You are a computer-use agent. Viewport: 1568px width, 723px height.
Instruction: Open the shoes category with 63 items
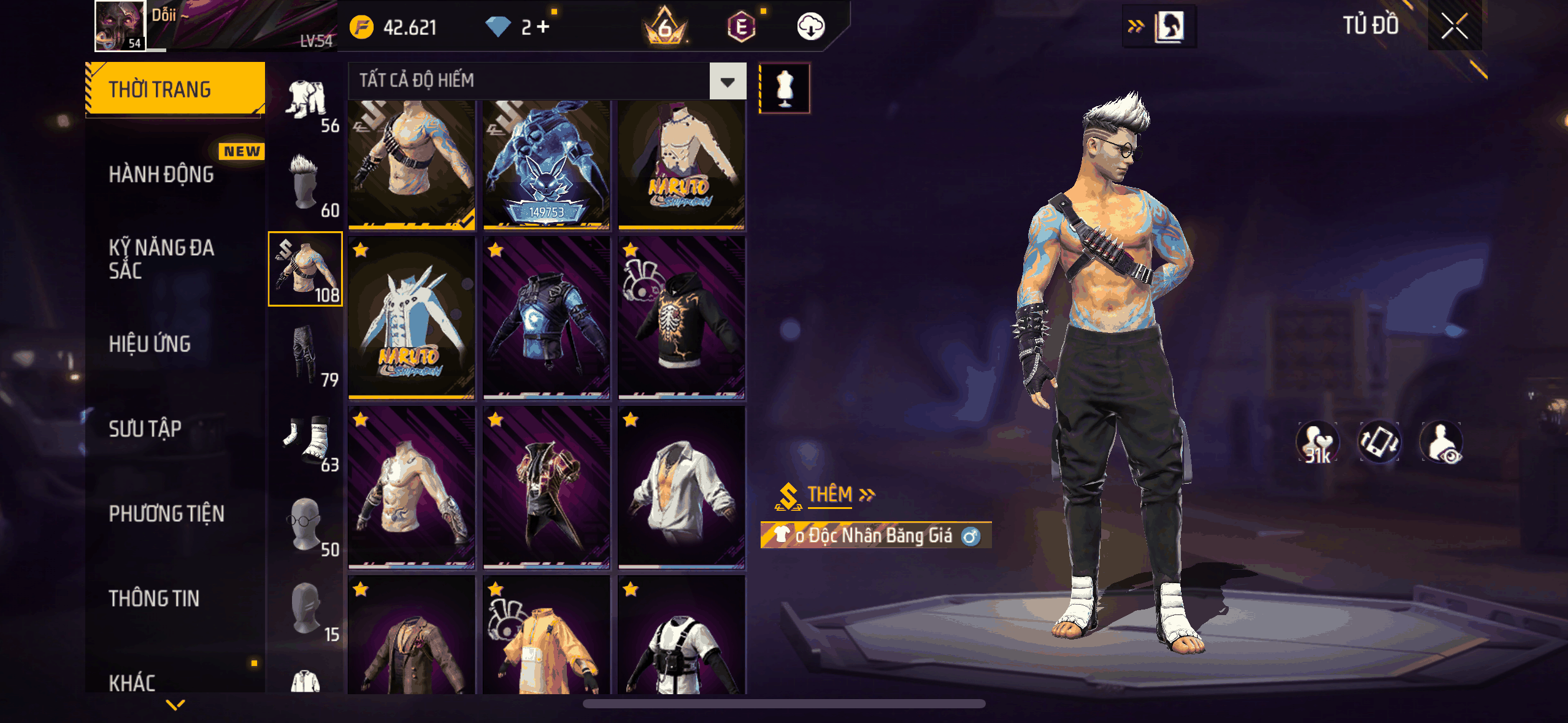pyautogui.click(x=306, y=438)
